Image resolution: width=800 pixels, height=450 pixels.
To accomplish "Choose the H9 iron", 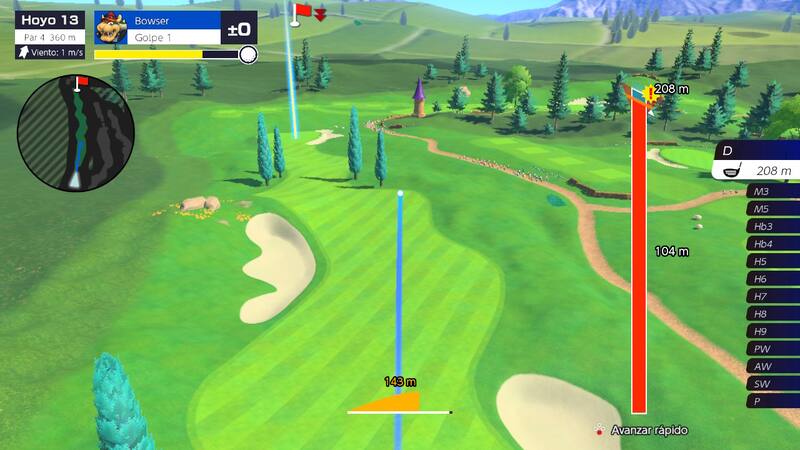I will 772,331.
